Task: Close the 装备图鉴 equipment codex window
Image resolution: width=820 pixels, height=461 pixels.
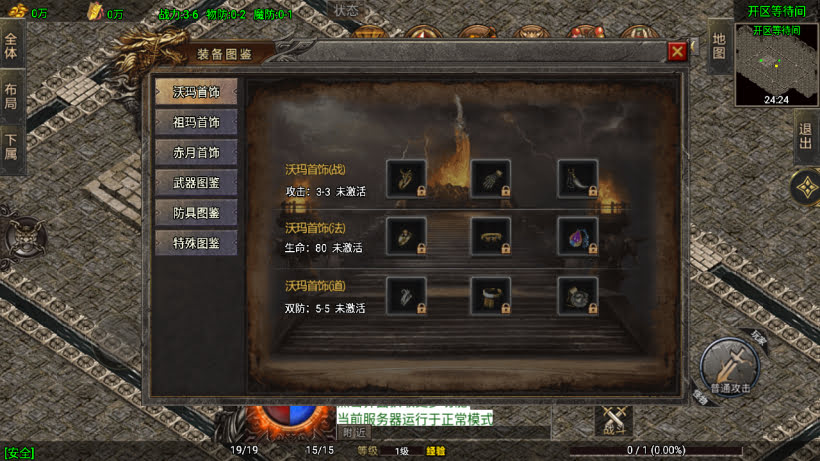Action: 677,51
